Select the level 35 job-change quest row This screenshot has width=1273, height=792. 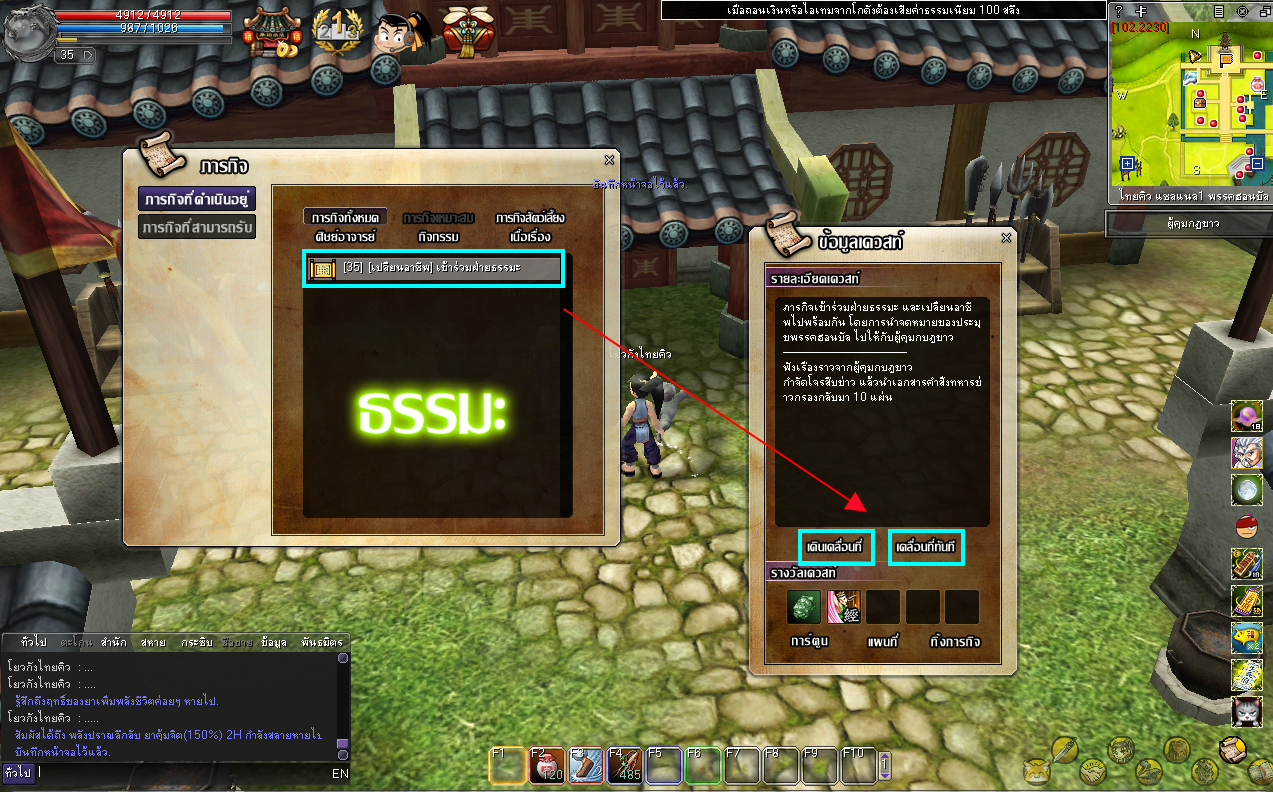click(x=433, y=268)
